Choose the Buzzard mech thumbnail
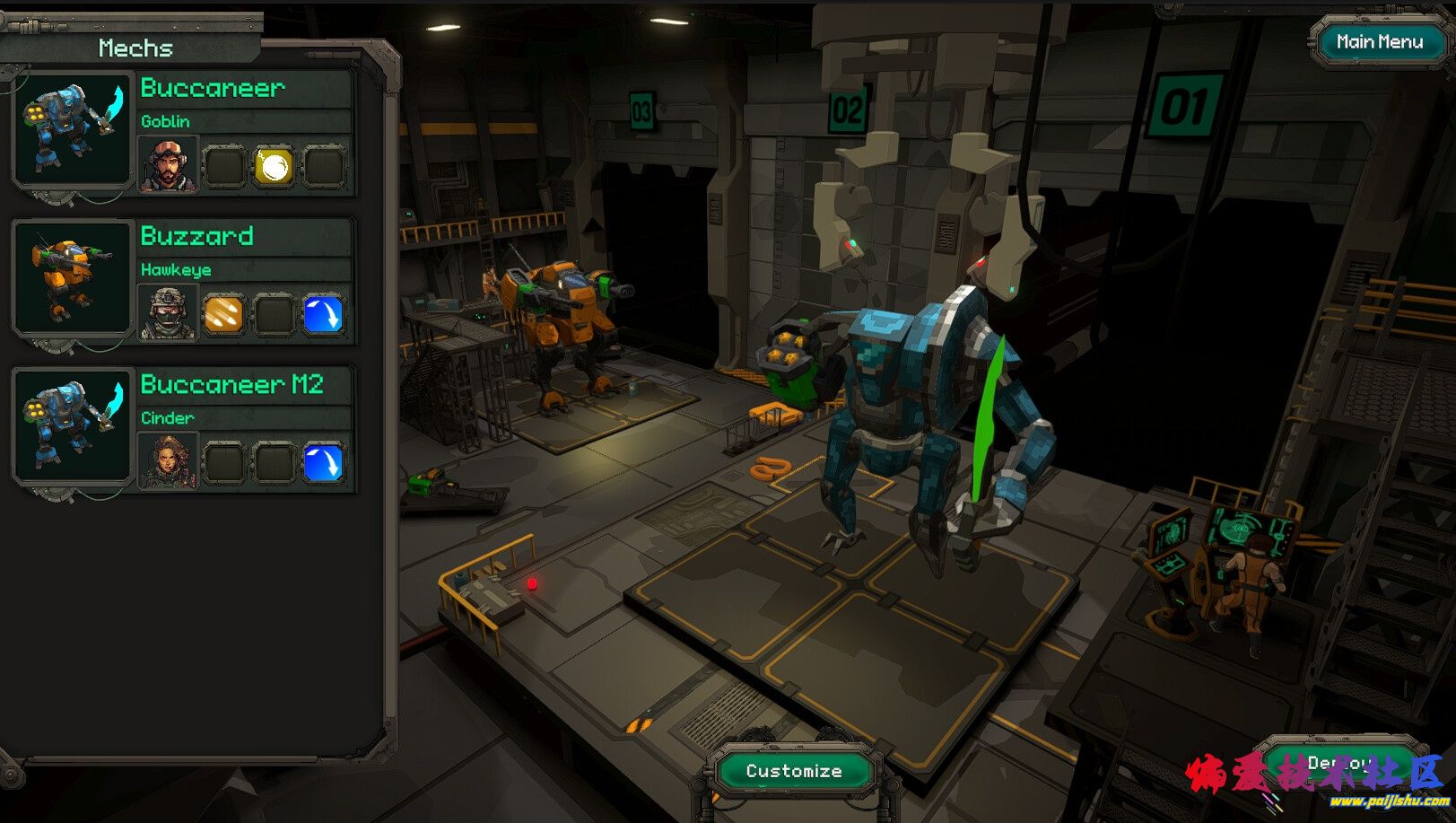The height and width of the screenshot is (823, 1456). (x=72, y=277)
